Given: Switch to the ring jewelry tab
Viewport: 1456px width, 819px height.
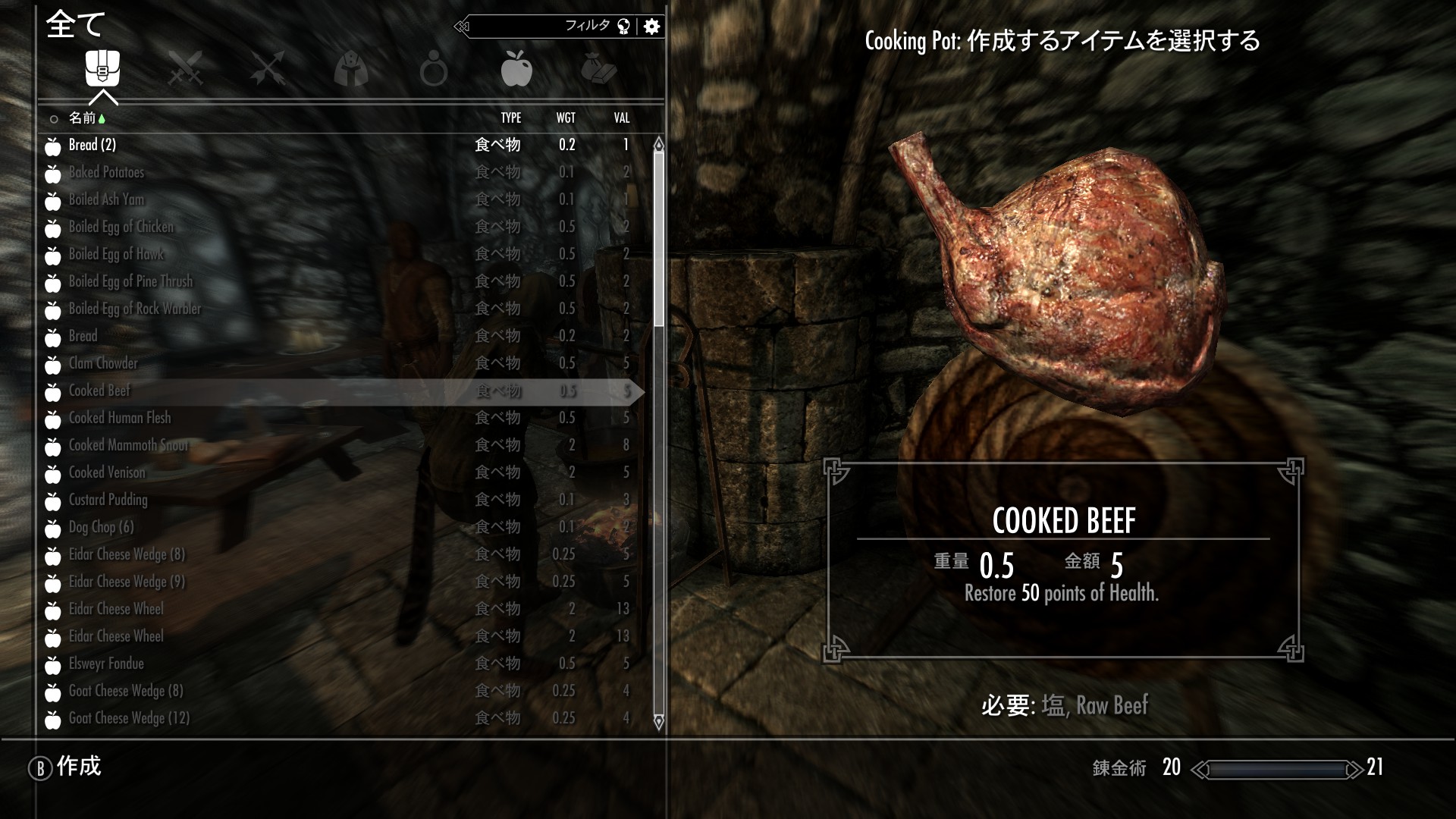Looking at the screenshot, I should pos(434,70).
